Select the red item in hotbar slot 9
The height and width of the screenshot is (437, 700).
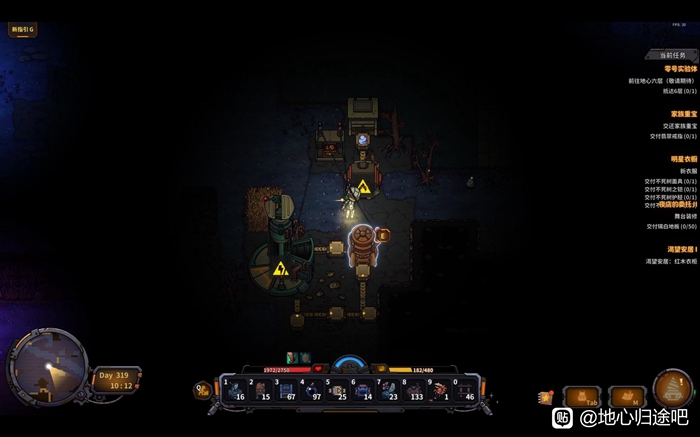(440, 389)
